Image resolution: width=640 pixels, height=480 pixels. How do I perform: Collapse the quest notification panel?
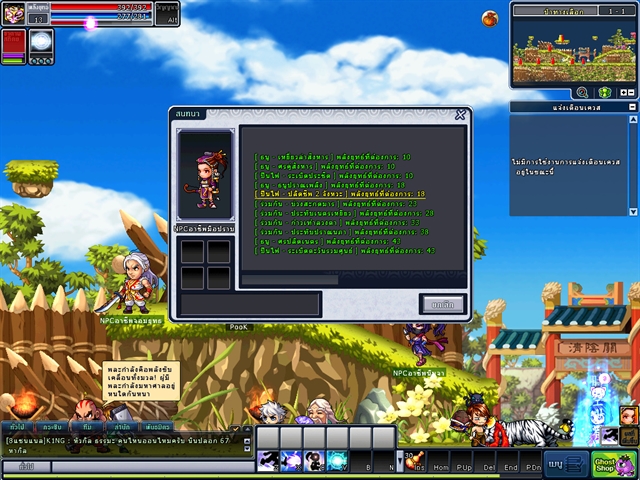pos(631,107)
